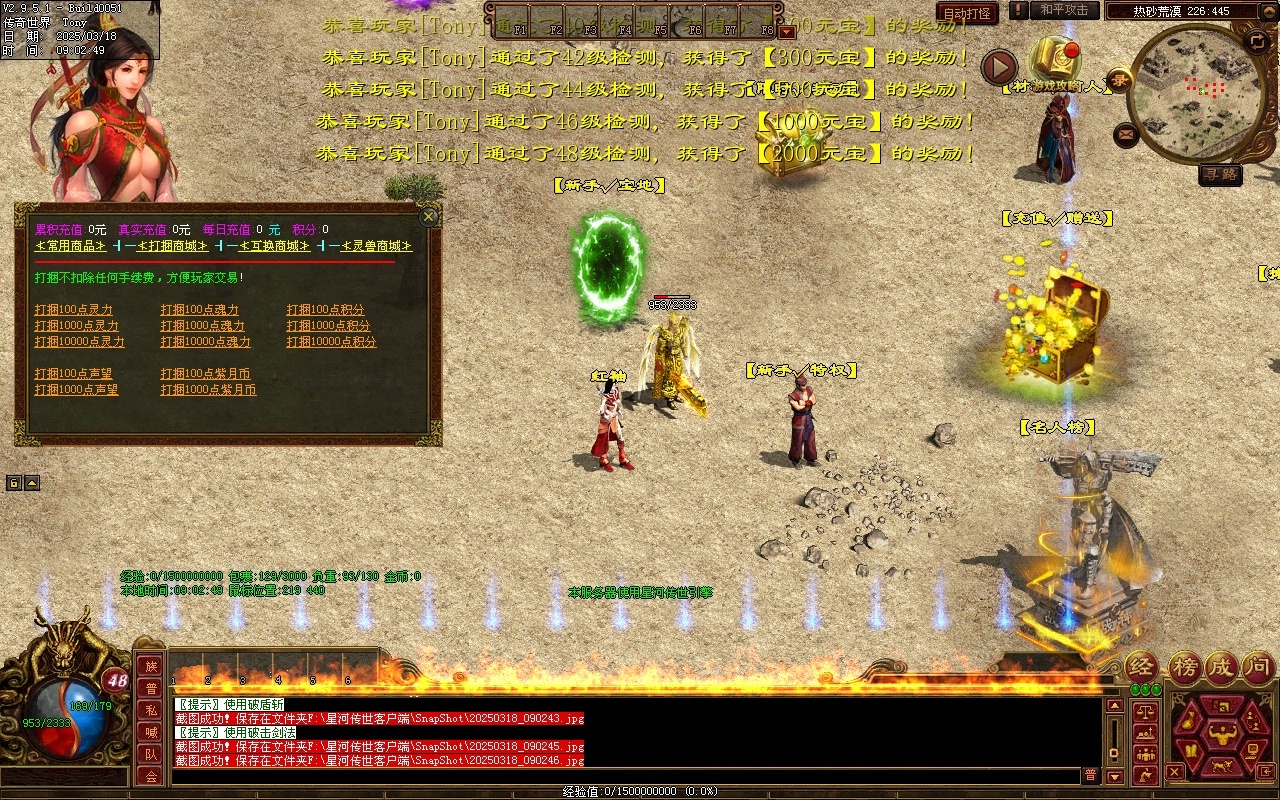Close the recharge shop panel
The image size is (1280, 800).
[428, 216]
